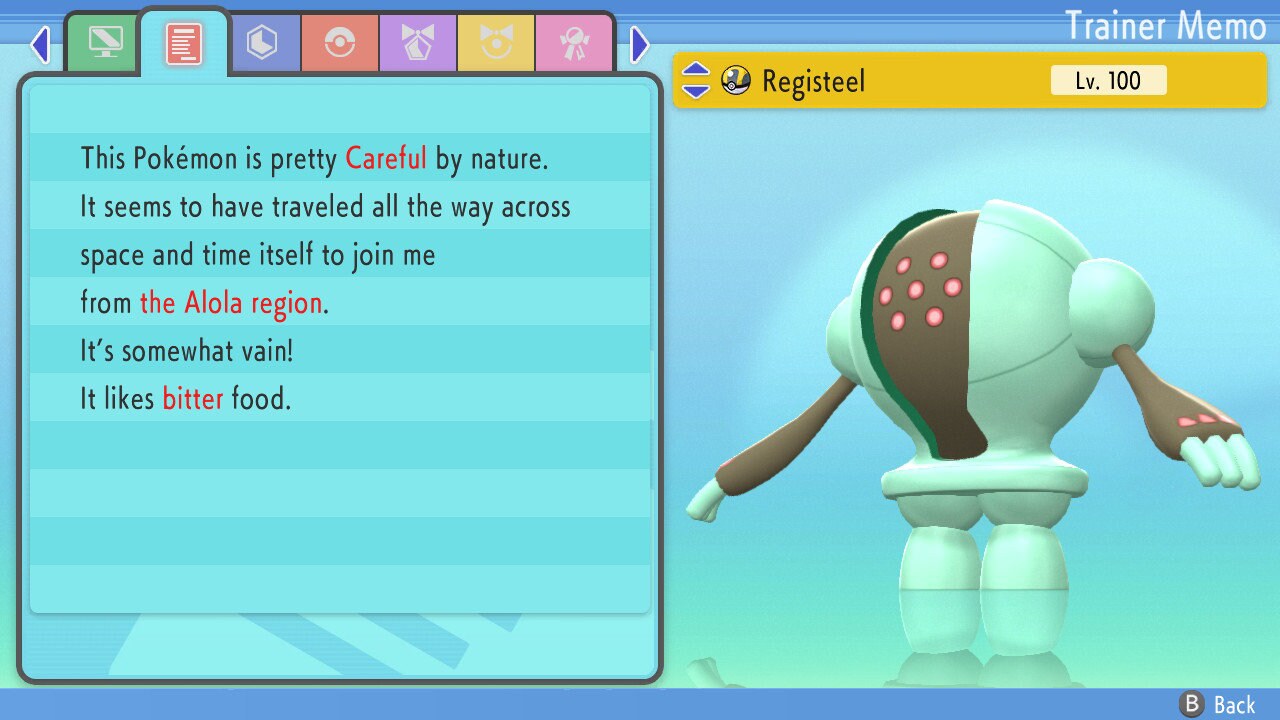Click the right arrow beside the tabs
The image size is (1280, 720).
click(x=640, y=44)
